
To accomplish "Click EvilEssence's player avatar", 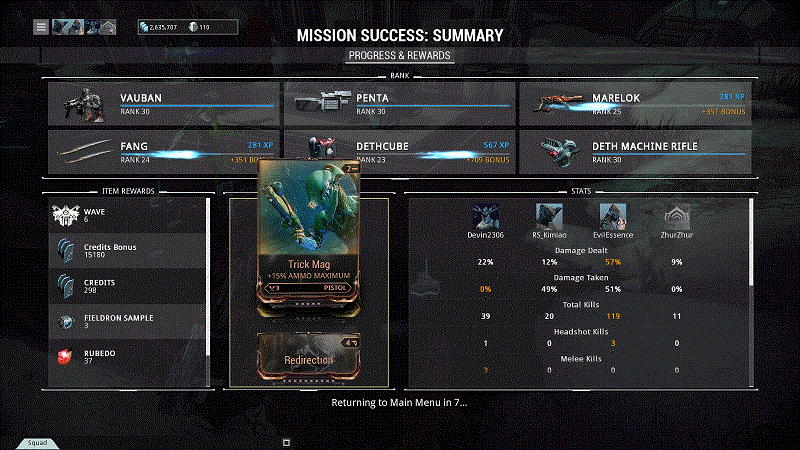I will pyautogui.click(x=612, y=216).
